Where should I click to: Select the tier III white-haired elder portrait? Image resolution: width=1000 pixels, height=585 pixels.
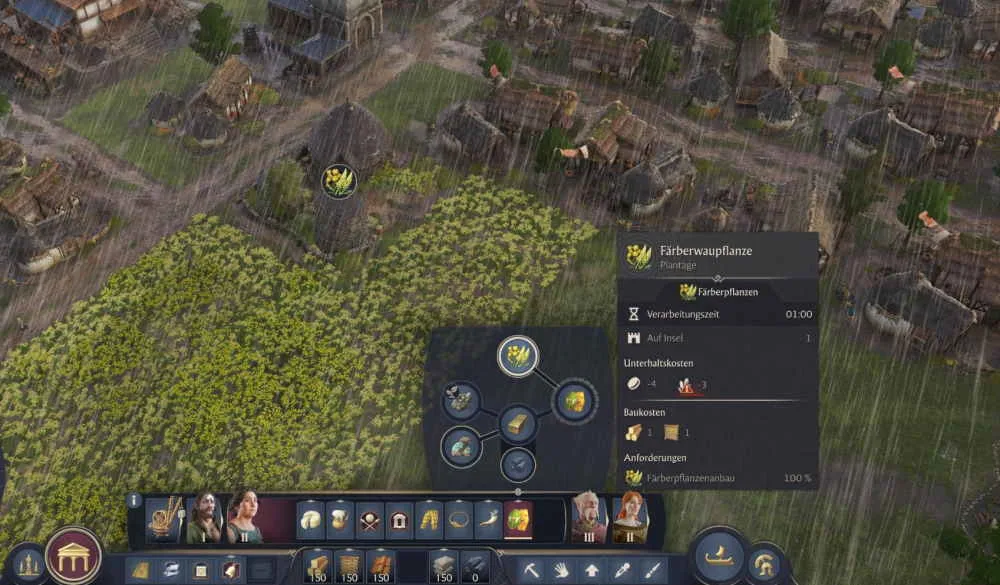[589, 518]
